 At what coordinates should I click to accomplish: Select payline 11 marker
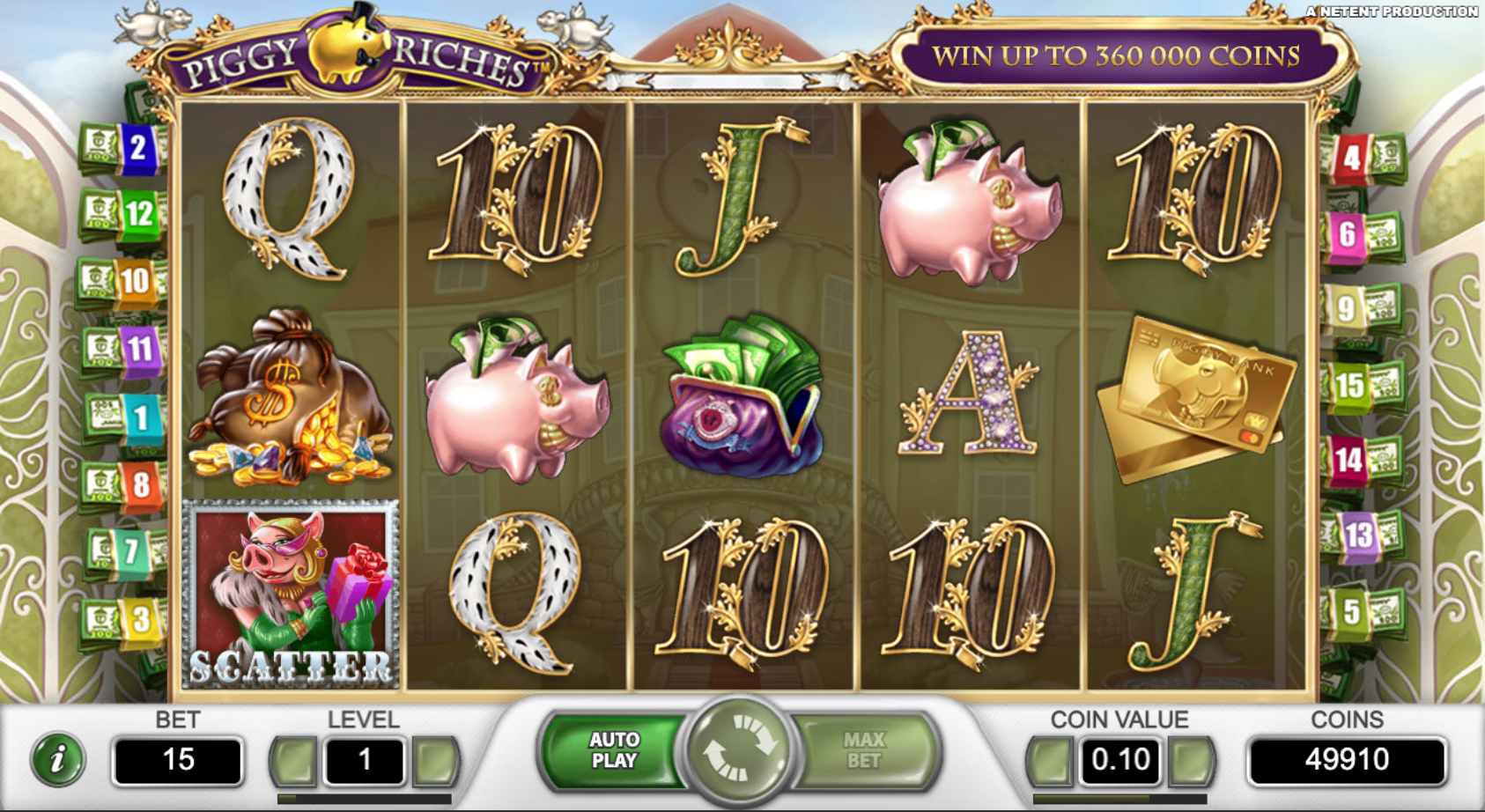tap(138, 349)
